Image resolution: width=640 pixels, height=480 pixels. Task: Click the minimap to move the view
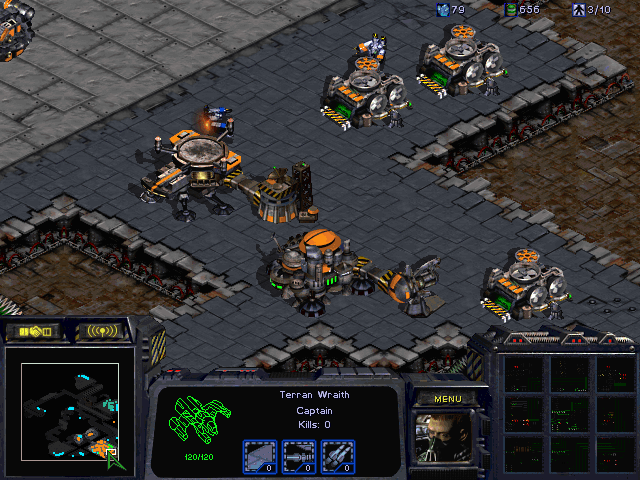70,412
